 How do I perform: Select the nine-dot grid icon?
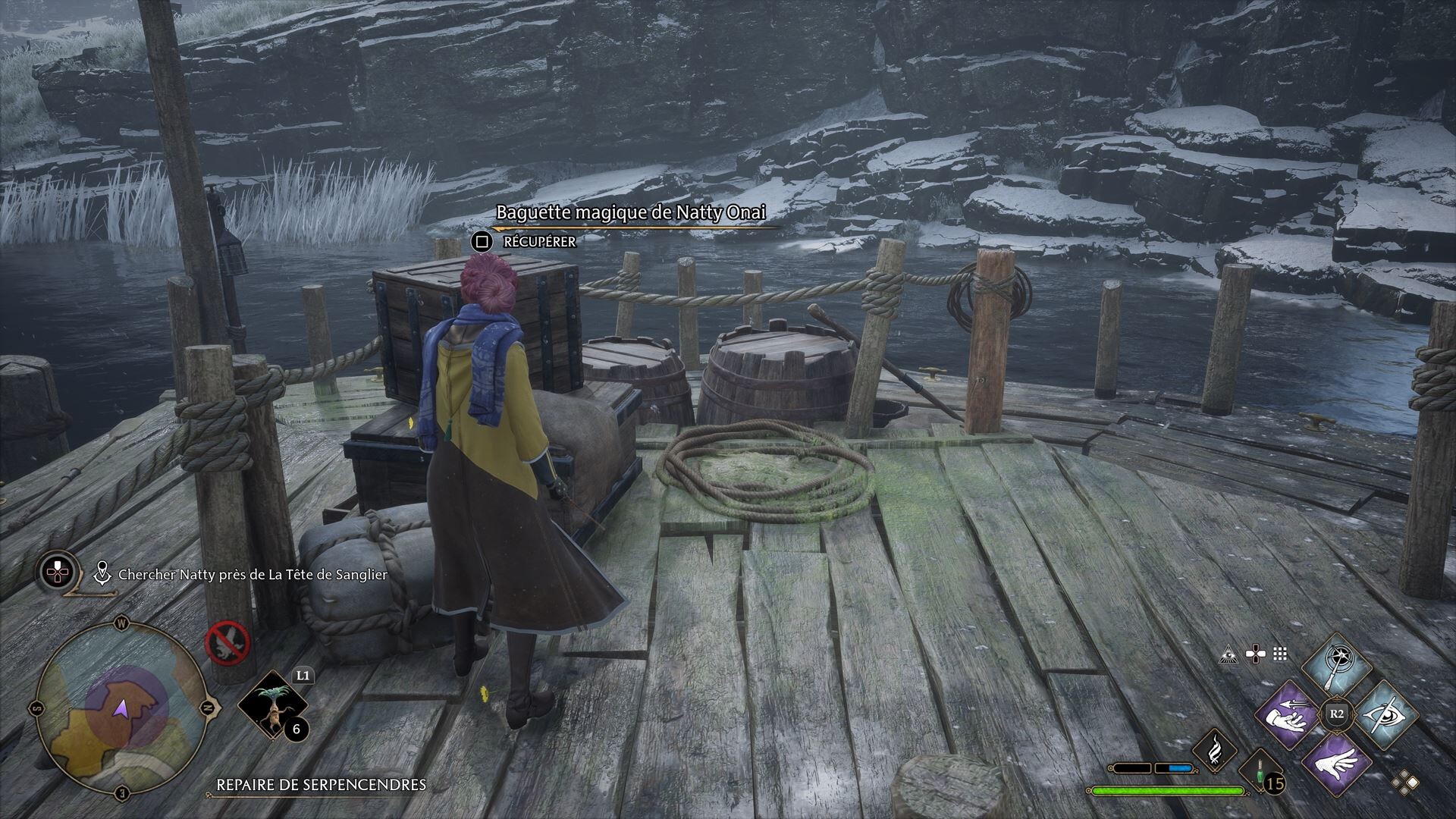pyautogui.click(x=1281, y=654)
